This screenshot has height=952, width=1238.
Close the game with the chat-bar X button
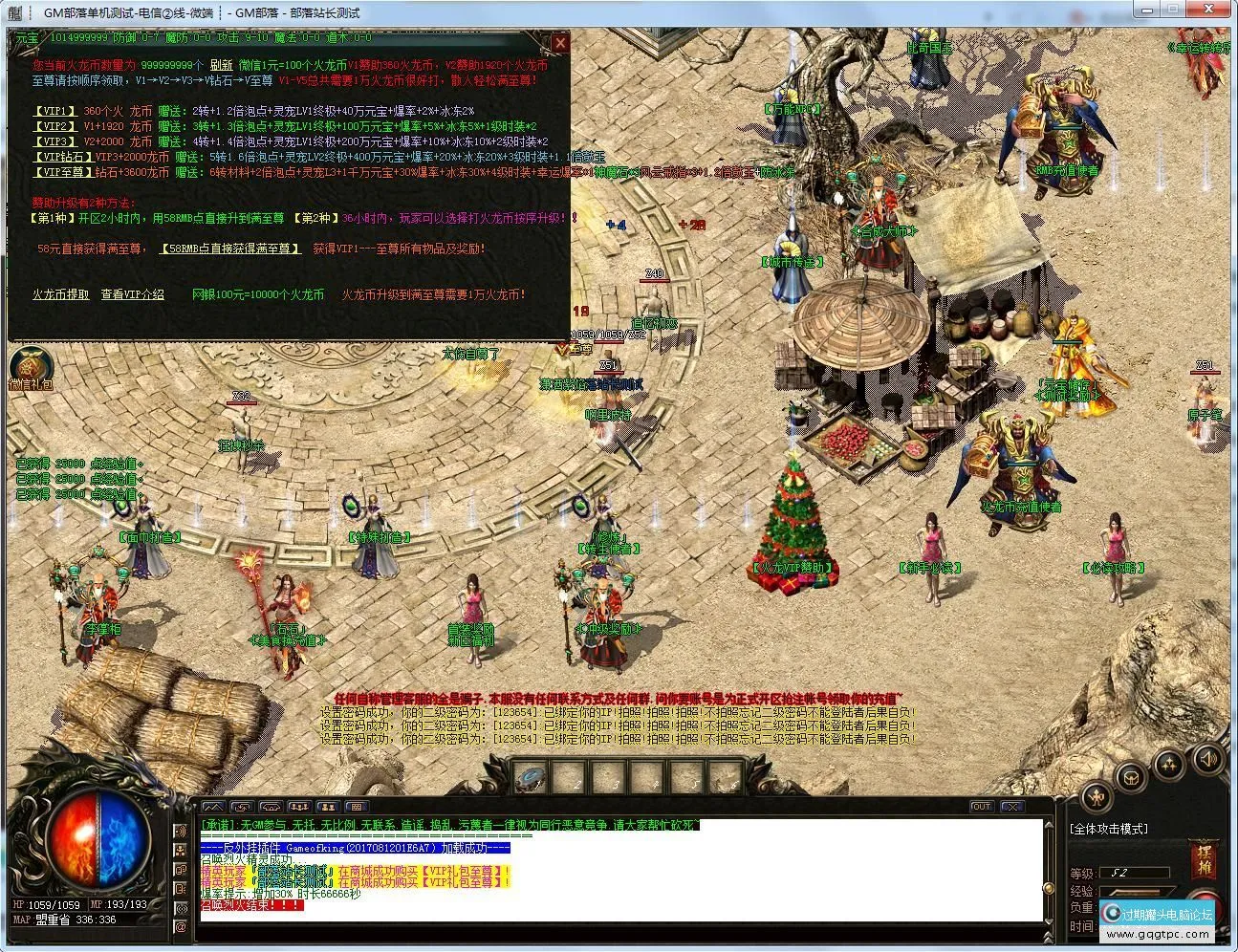(x=1012, y=807)
